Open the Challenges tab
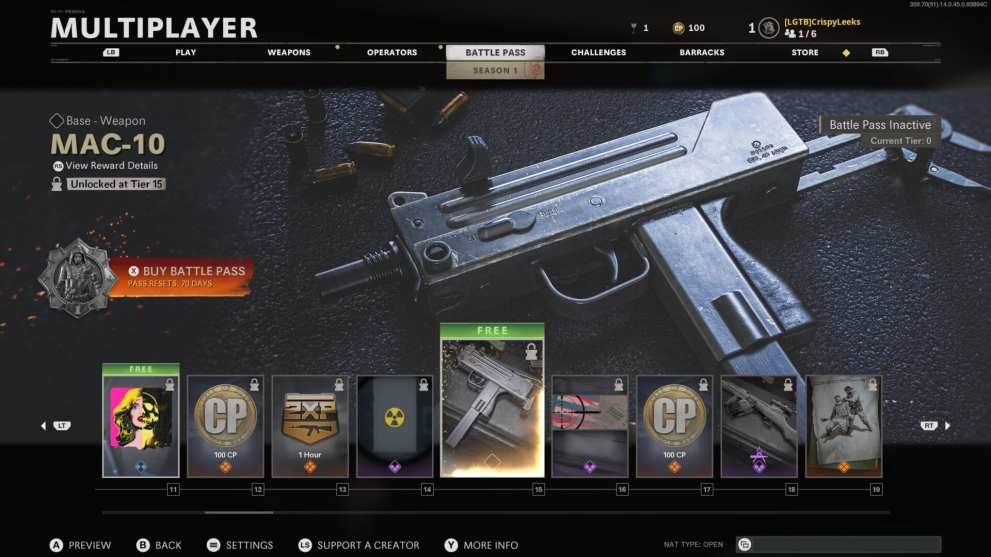991x557 pixels. (599, 52)
